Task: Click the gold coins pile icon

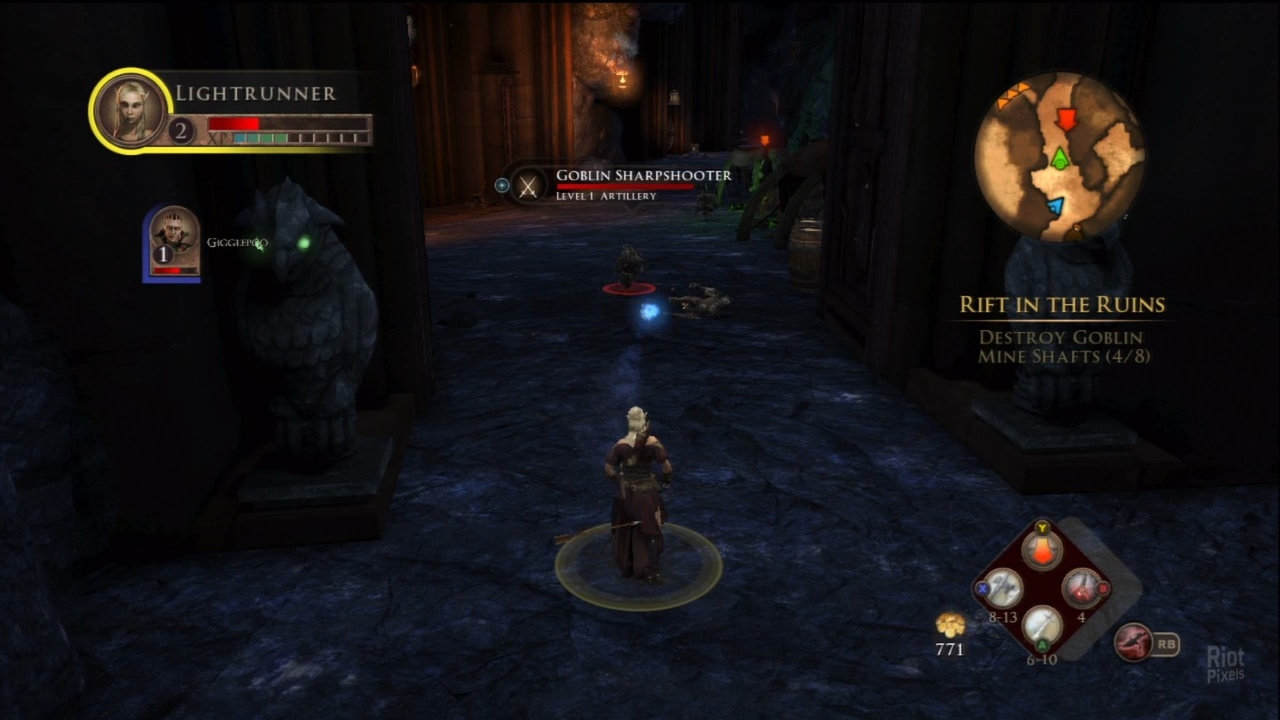Action: click(x=949, y=626)
